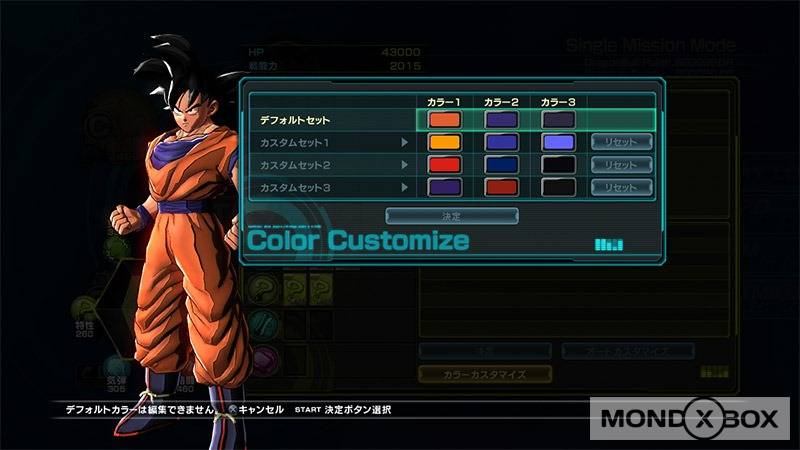Image resolution: width=800 pixels, height=450 pixels.
Task: Select the light blue Color 3 swatch of Custom Set 1
Action: [558, 142]
